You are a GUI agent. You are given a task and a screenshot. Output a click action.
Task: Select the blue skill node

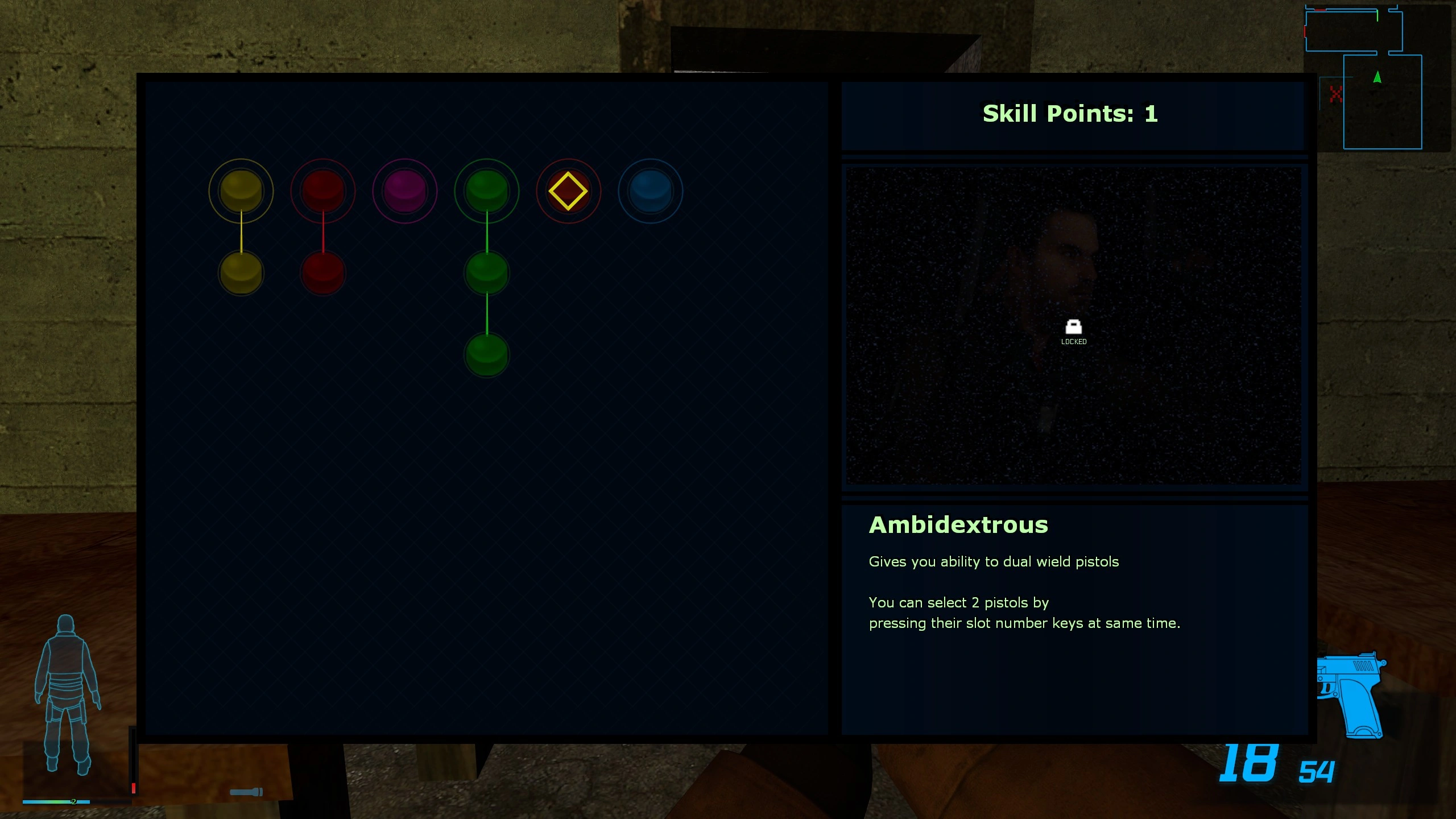click(x=650, y=191)
